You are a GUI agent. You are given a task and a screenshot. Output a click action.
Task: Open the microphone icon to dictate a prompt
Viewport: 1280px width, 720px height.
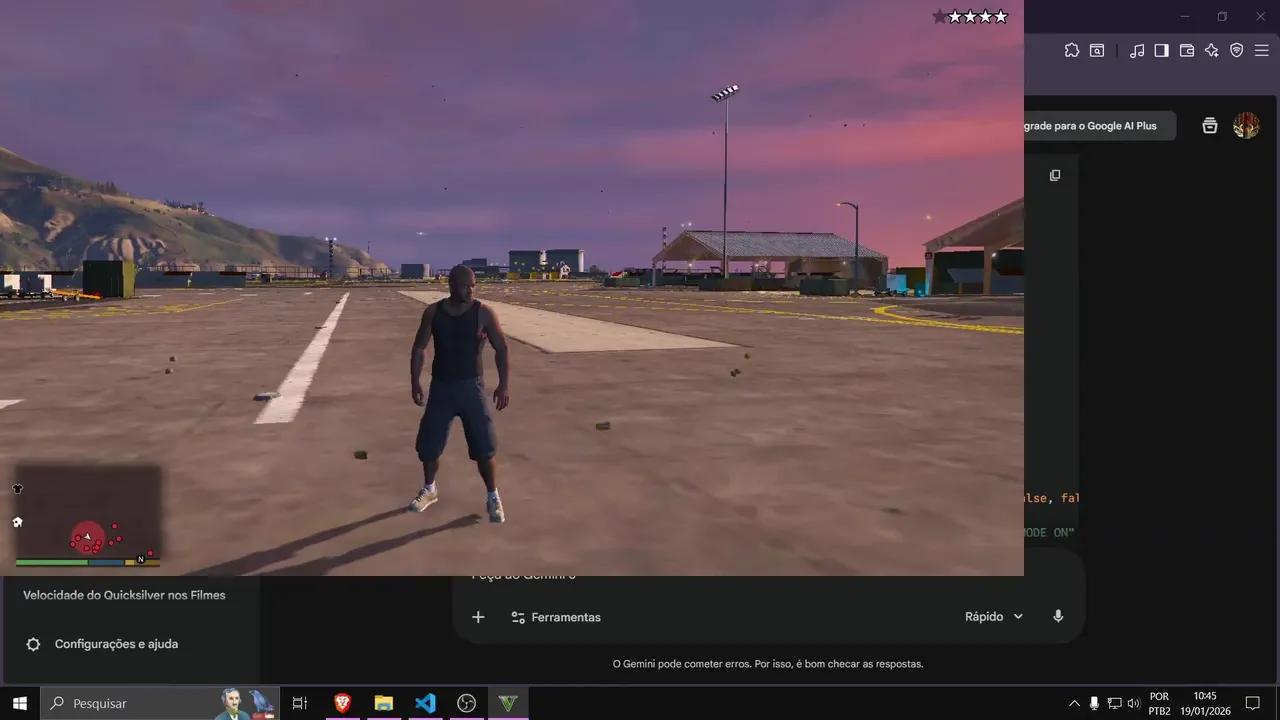[x=1058, y=616]
